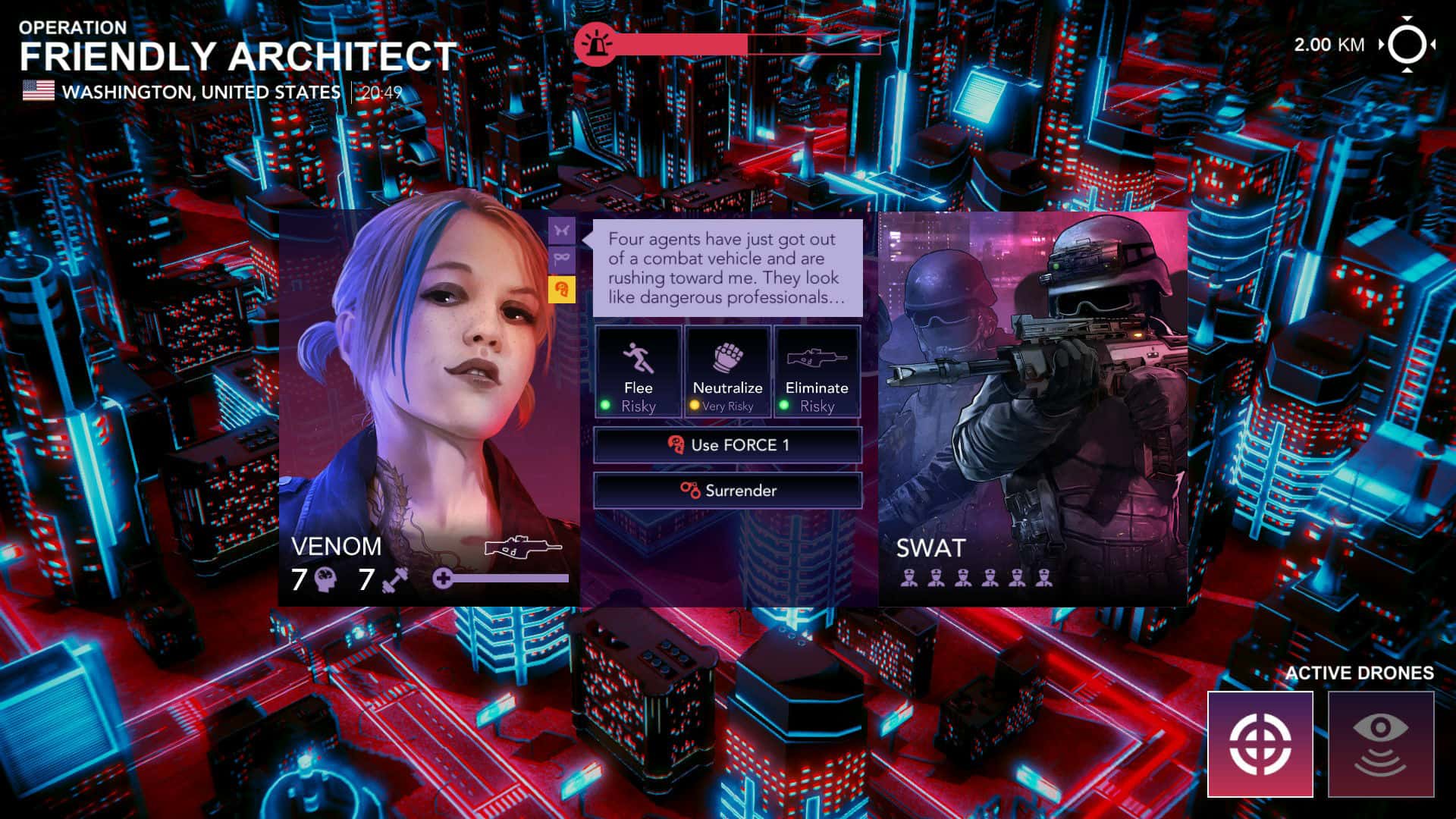1456x819 pixels.
Task: Select Venom's agent portrait card
Action: 425,379
